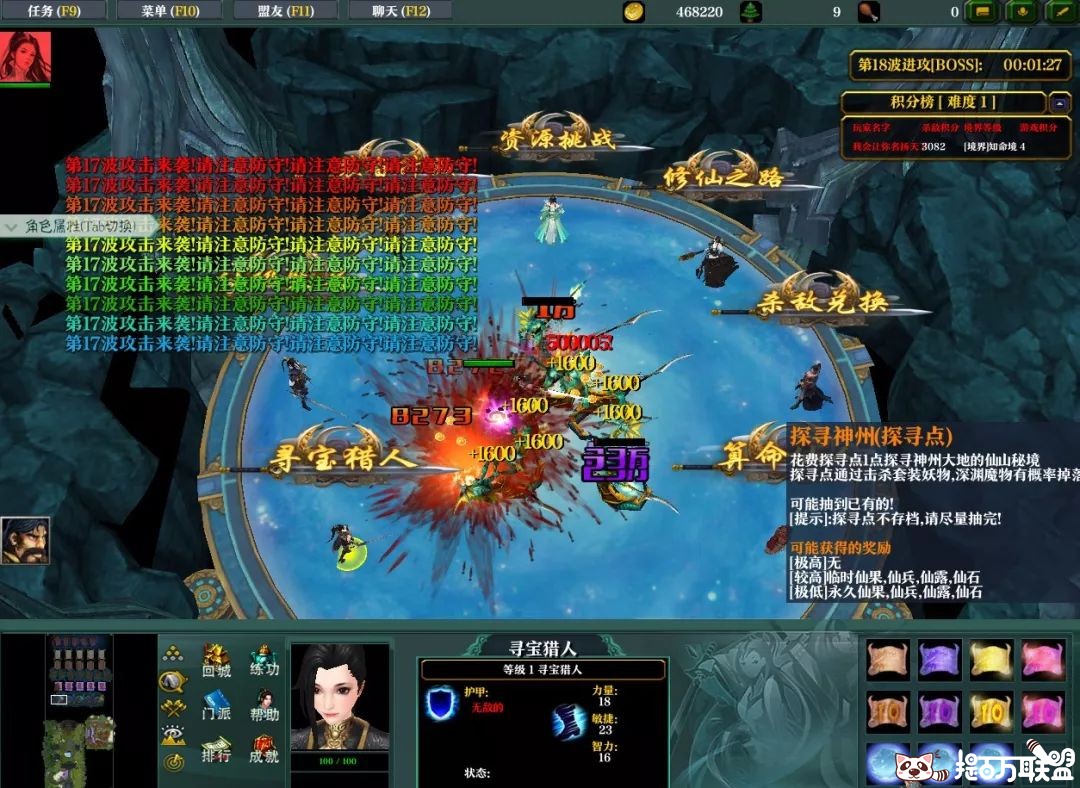Open the 菜单 (F10) game menu
The image size is (1080, 788).
click(169, 11)
